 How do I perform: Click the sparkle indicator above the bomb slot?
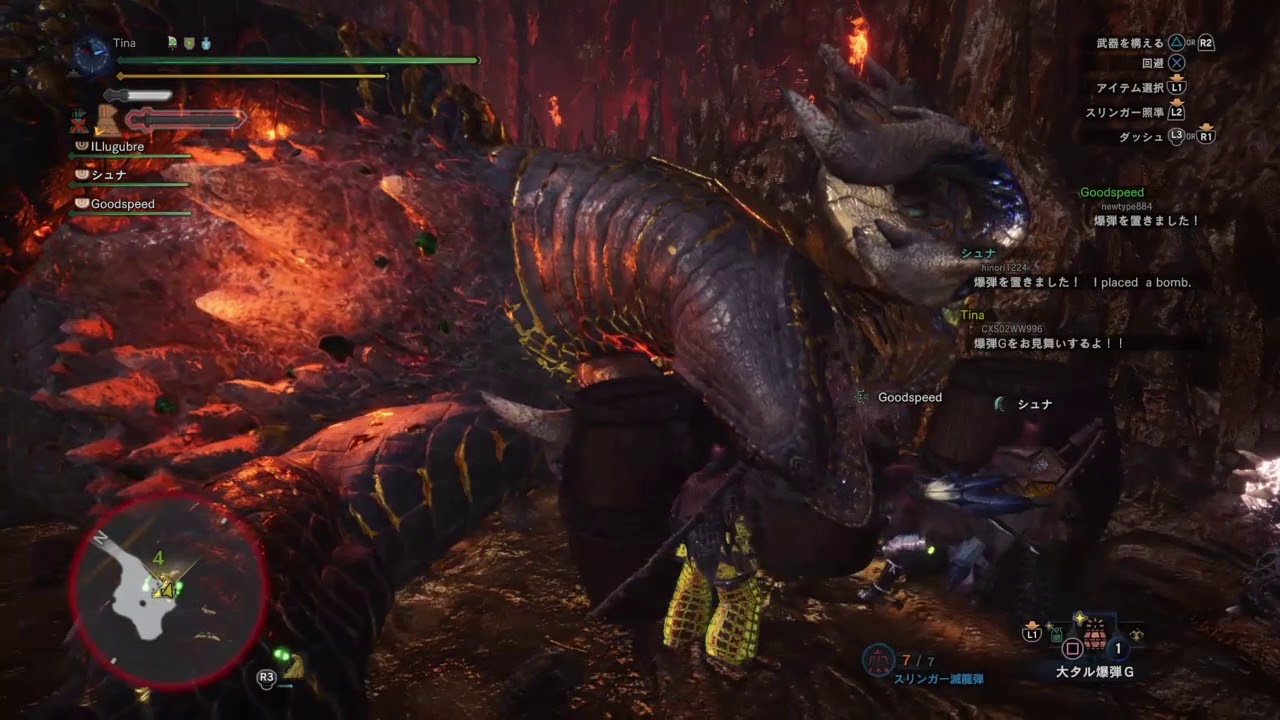pos(1079,617)
